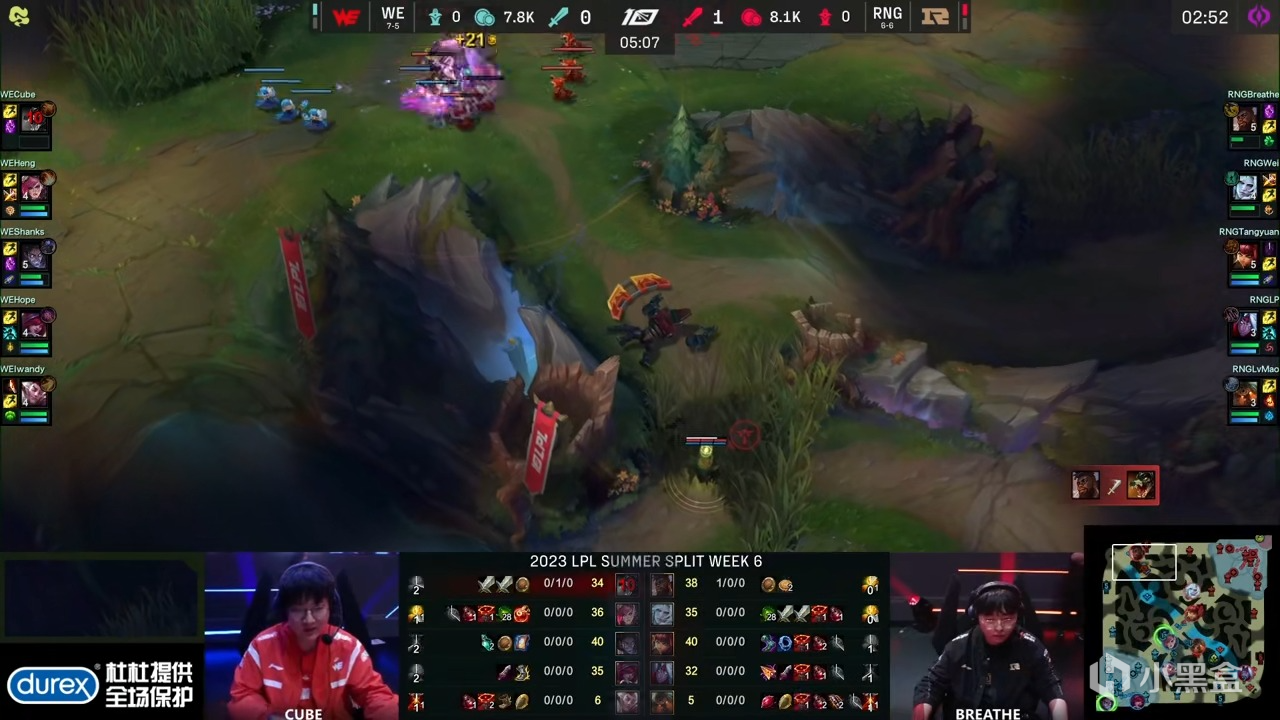Viewport: 1280px width, 720px height.
Task: Click the red sword icon showing RNG's 1 kill
Action: coord(692,16)
